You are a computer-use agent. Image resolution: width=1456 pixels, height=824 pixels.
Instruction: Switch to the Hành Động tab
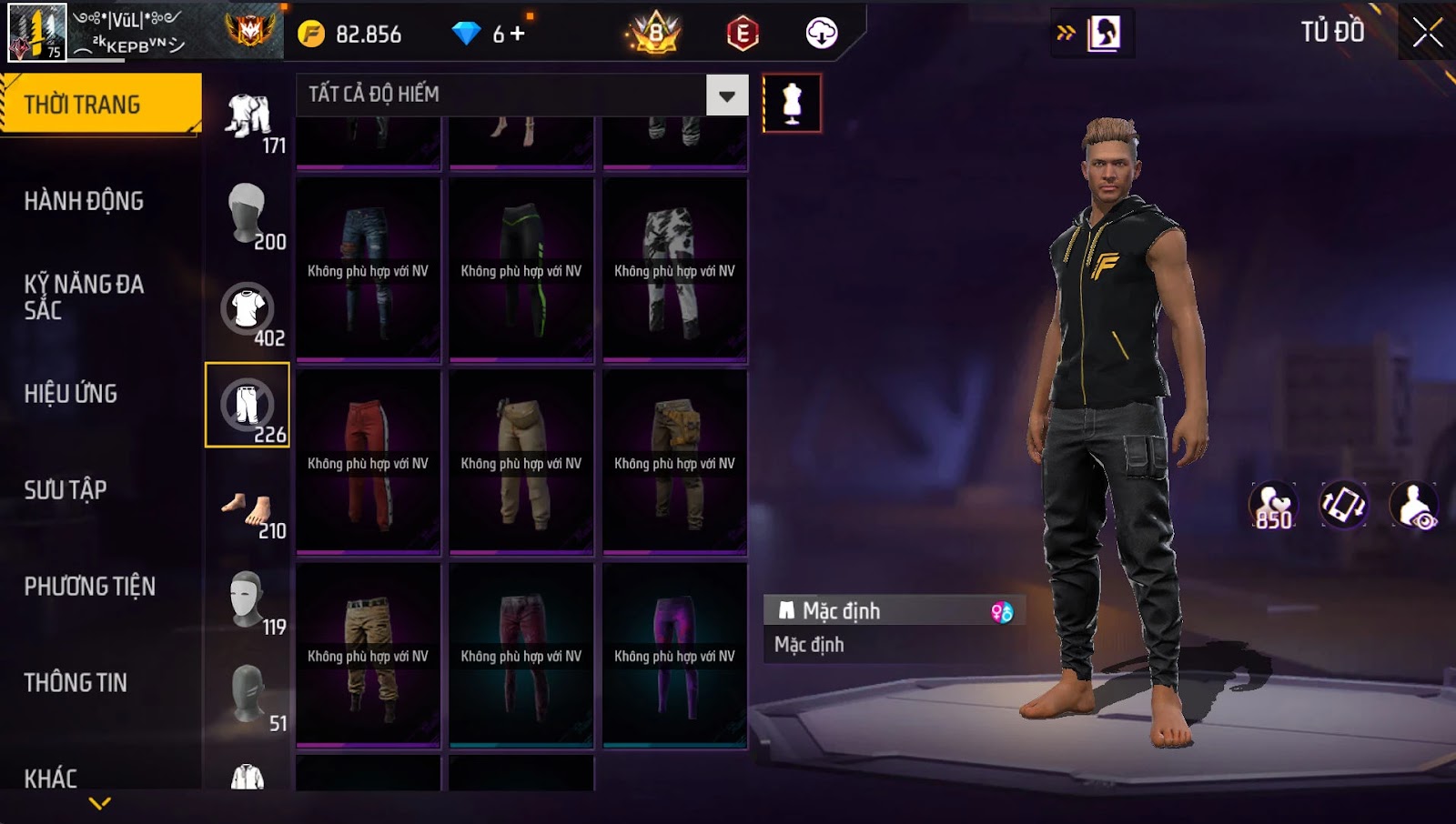84,201
